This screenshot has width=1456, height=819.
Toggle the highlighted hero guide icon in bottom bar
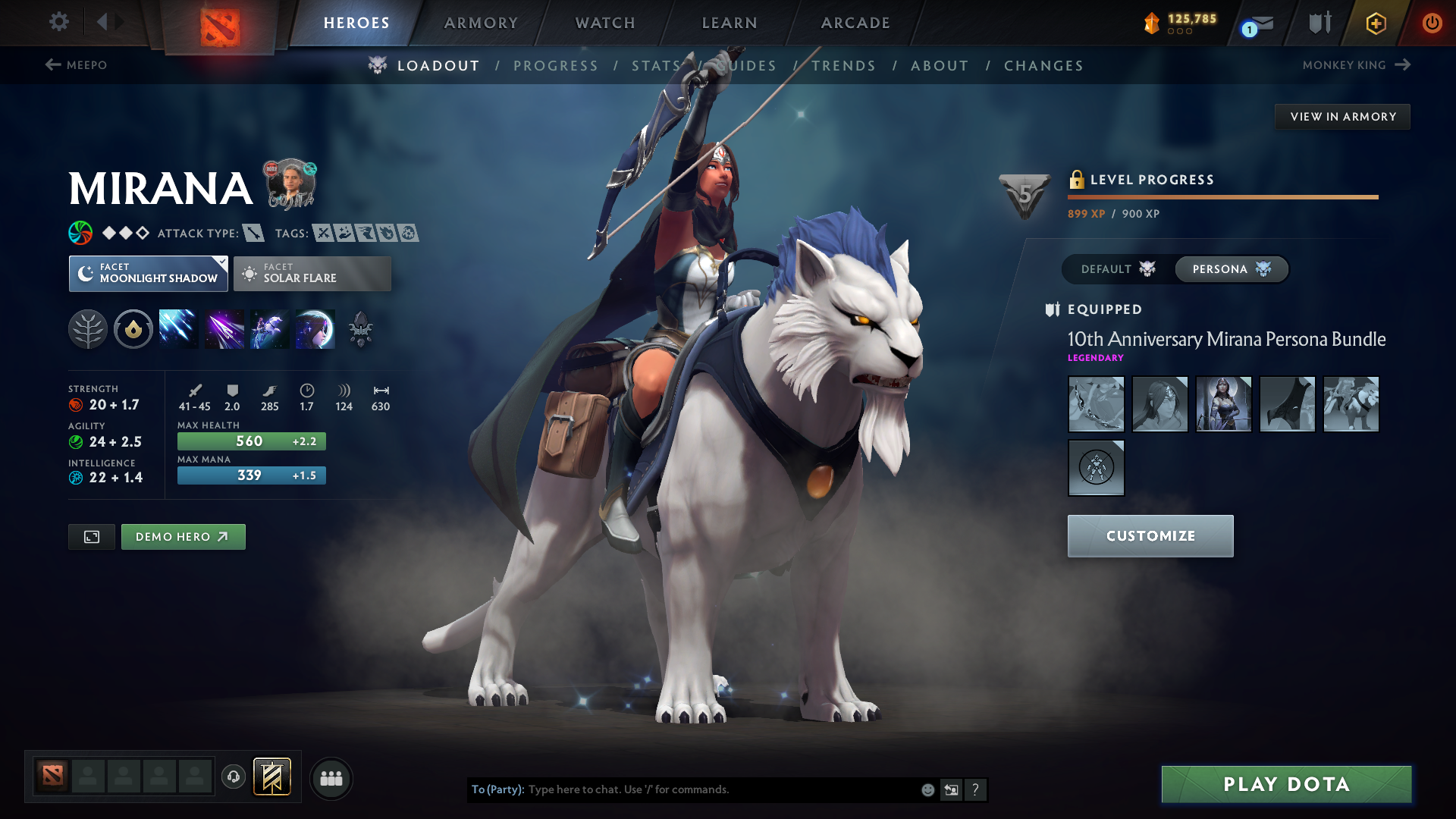pyautogui.click(x=272, y=777)
